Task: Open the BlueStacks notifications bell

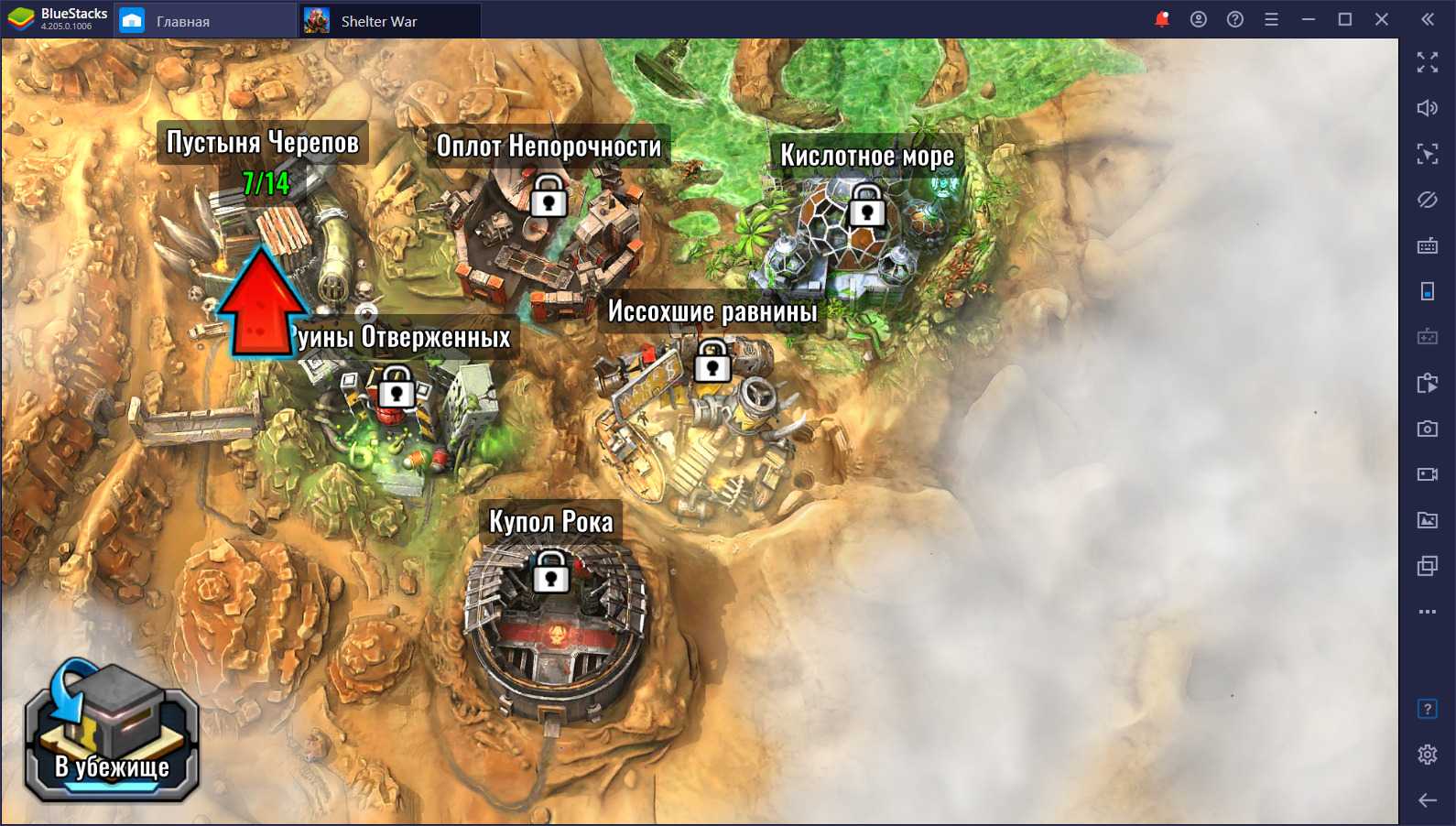Action: [1162, 19]
